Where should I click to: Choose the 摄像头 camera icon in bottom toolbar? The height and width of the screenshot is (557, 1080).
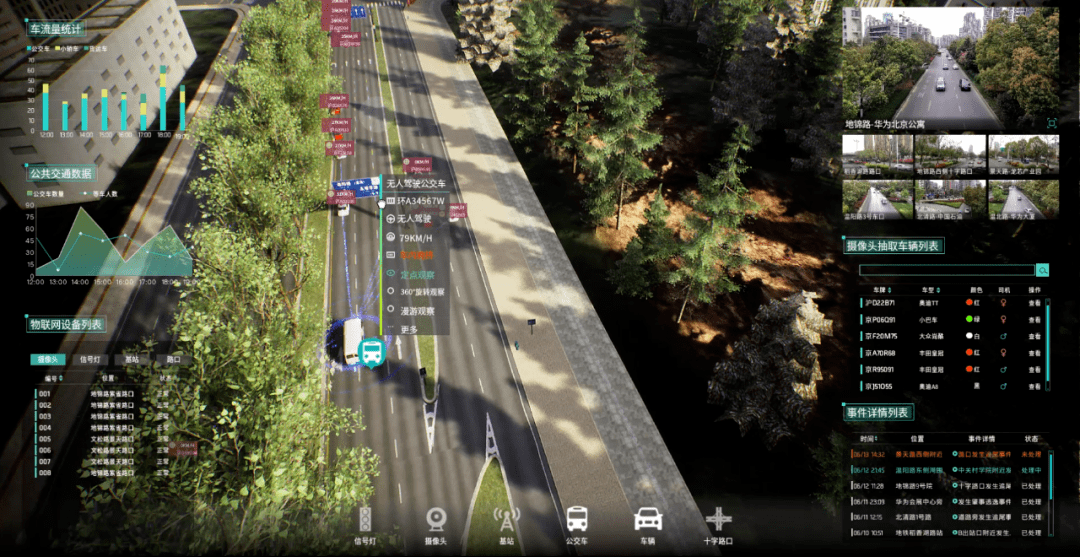(436, 519)
